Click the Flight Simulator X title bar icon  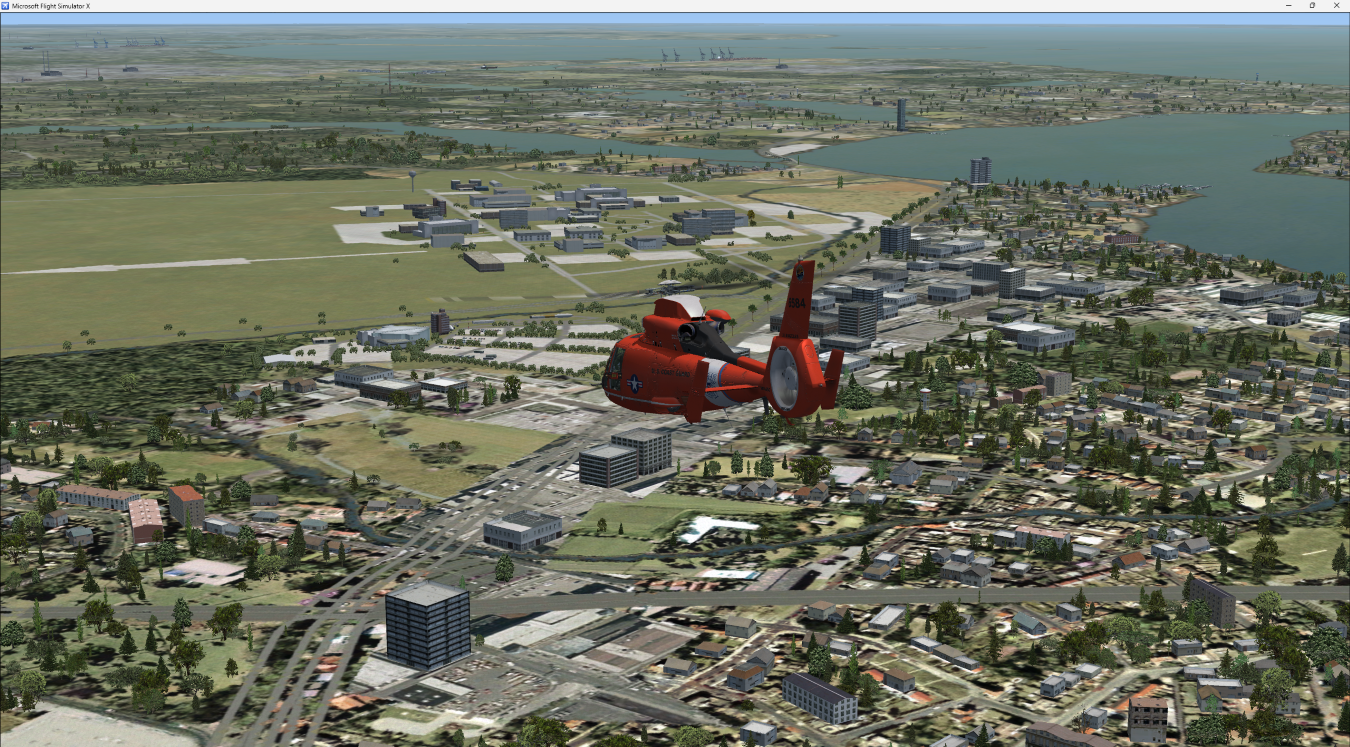pyautogui.click(x=7, y=4)
